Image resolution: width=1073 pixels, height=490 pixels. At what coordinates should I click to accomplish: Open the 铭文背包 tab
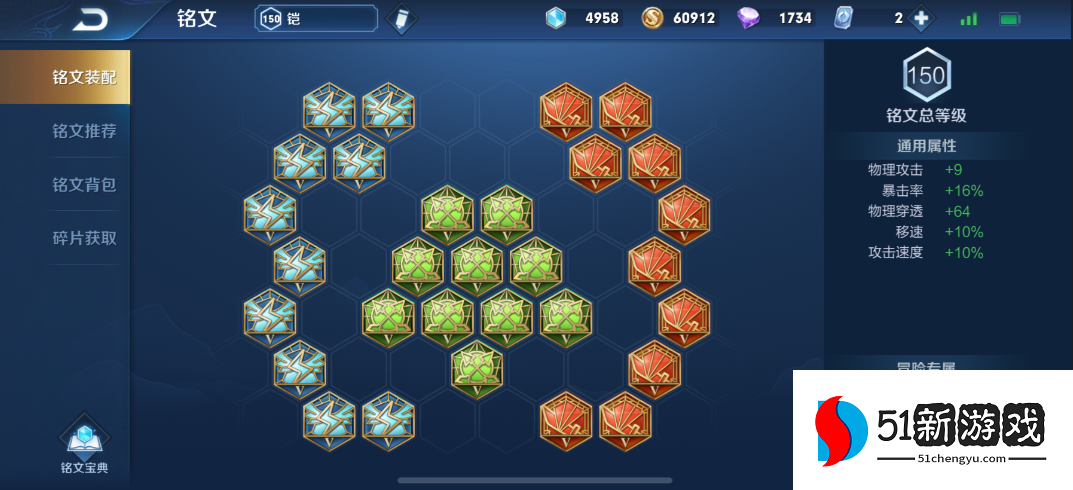coord(84,185)
